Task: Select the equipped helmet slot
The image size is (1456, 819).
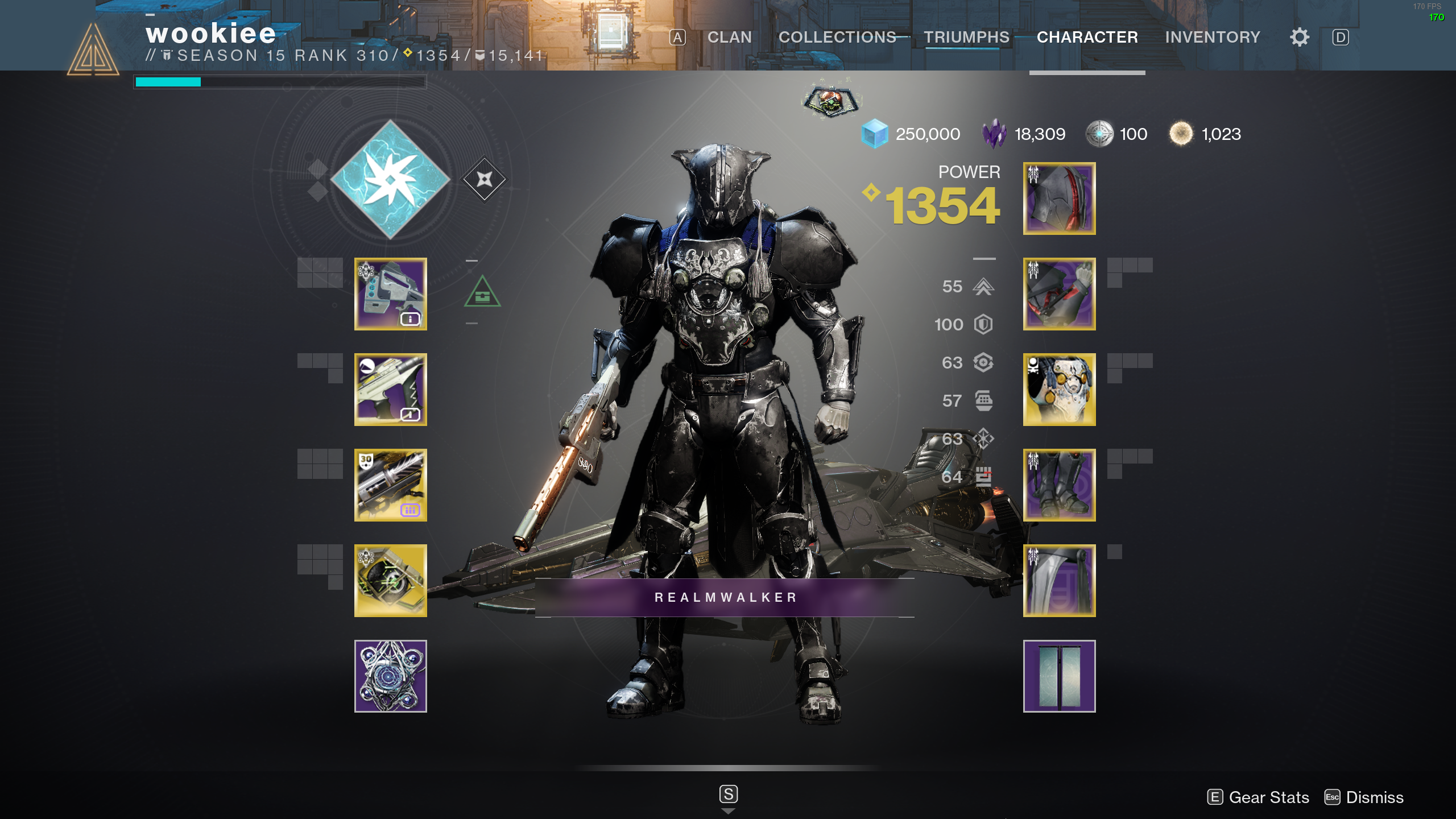Action: click(1059, 198)
